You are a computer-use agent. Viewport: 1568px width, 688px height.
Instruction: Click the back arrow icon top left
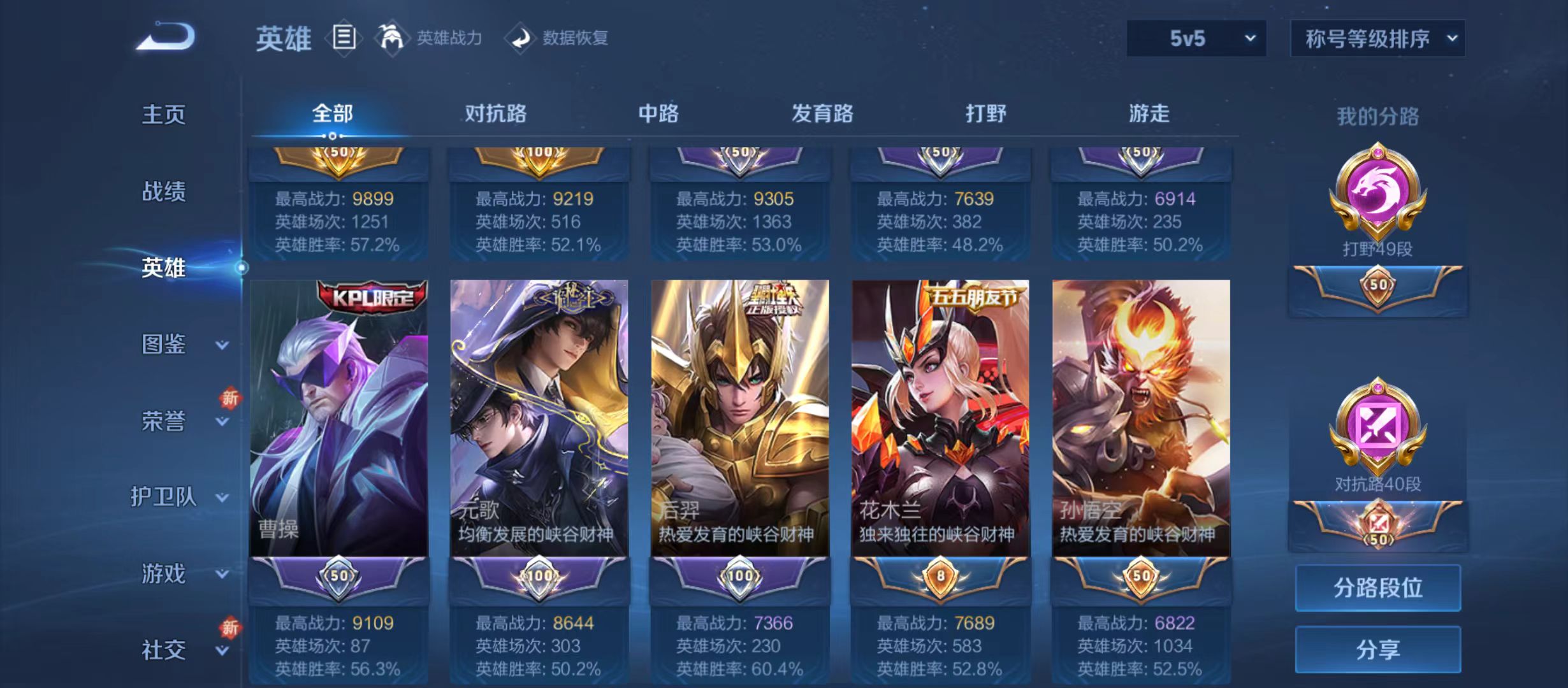click(x=167, y=37)
